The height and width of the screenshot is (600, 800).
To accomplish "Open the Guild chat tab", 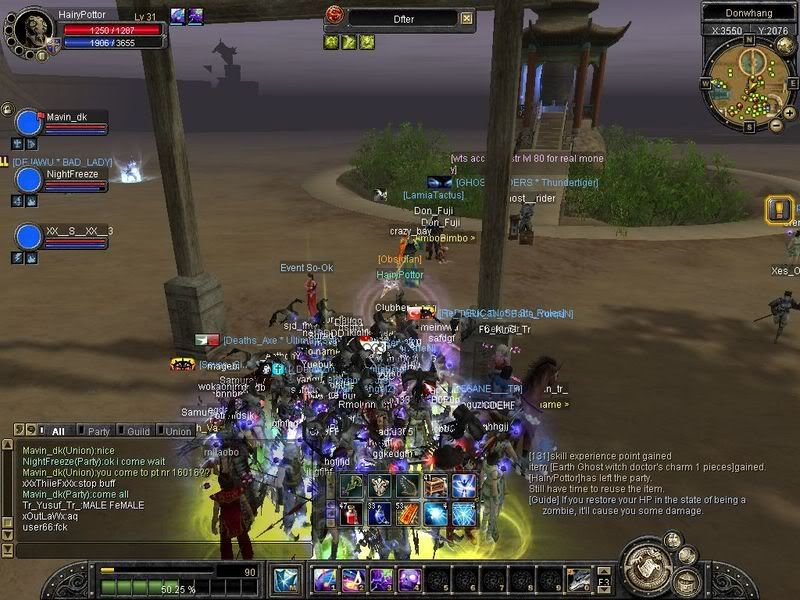I will (138, 431).
